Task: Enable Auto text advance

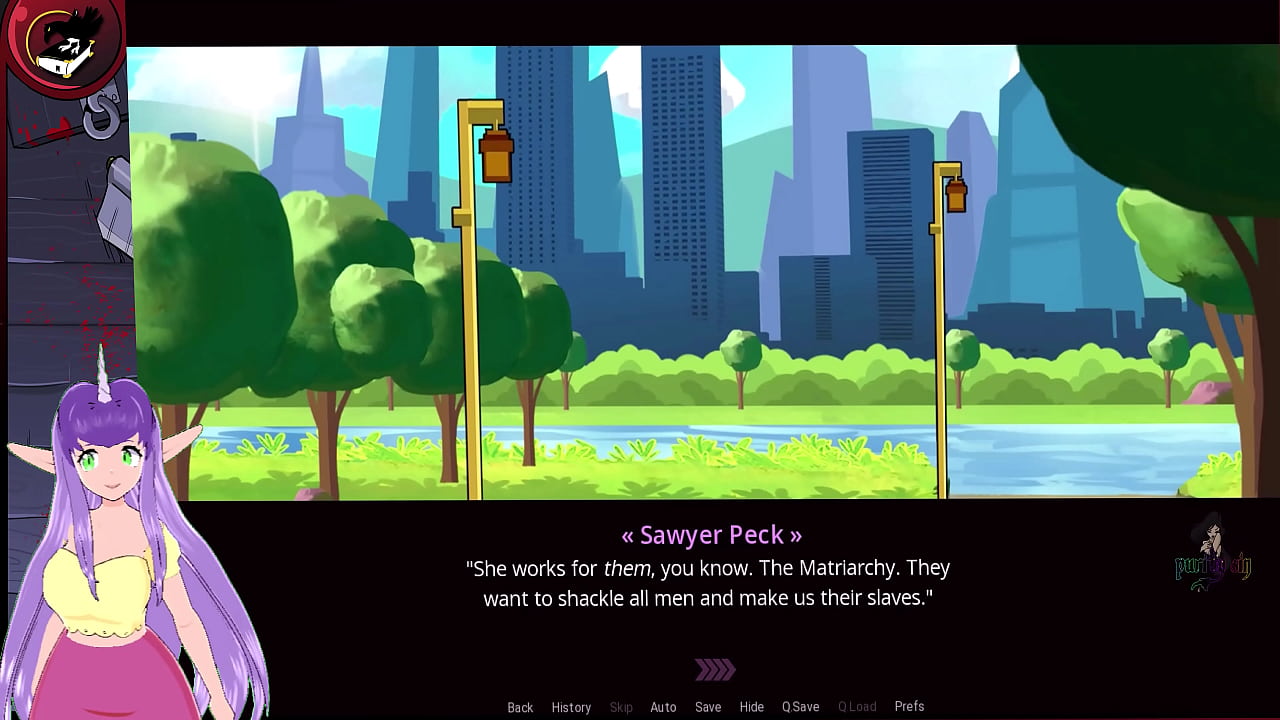Action: 663,707
